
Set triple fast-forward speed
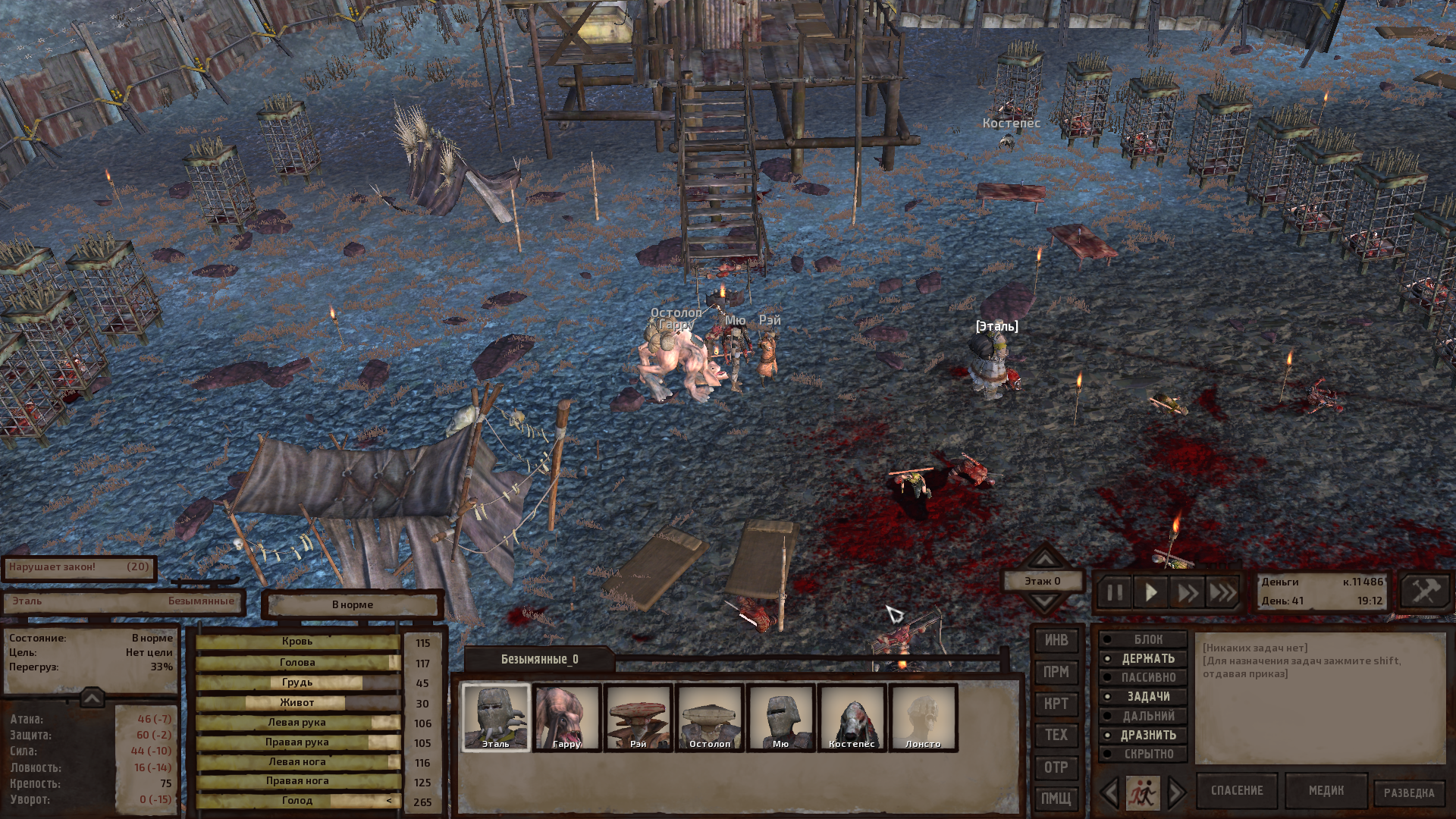(1222, 592)
